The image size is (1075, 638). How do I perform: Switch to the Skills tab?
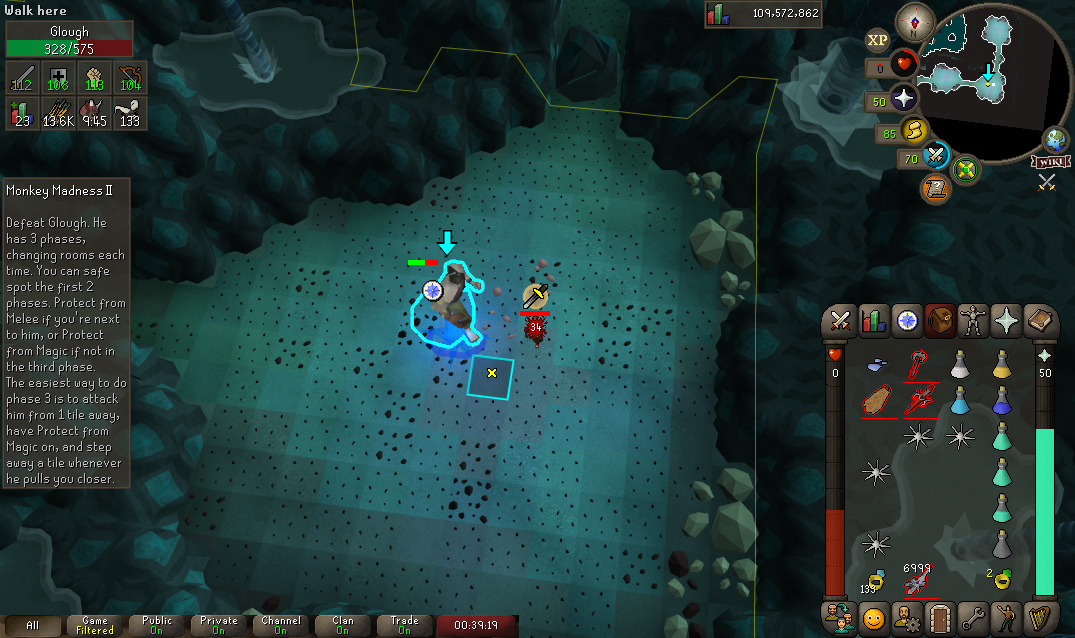pyautogui.click(x=874, y=321)
